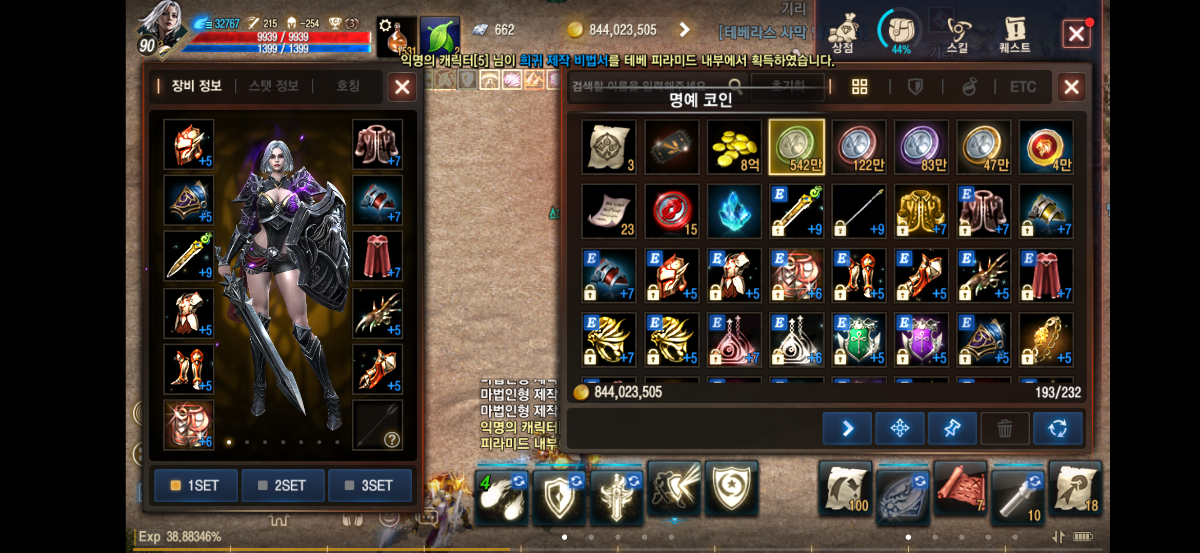Open the 스킬 skills menu
The height and width of the screenshot is (553, 1200).
click(958, 33)
